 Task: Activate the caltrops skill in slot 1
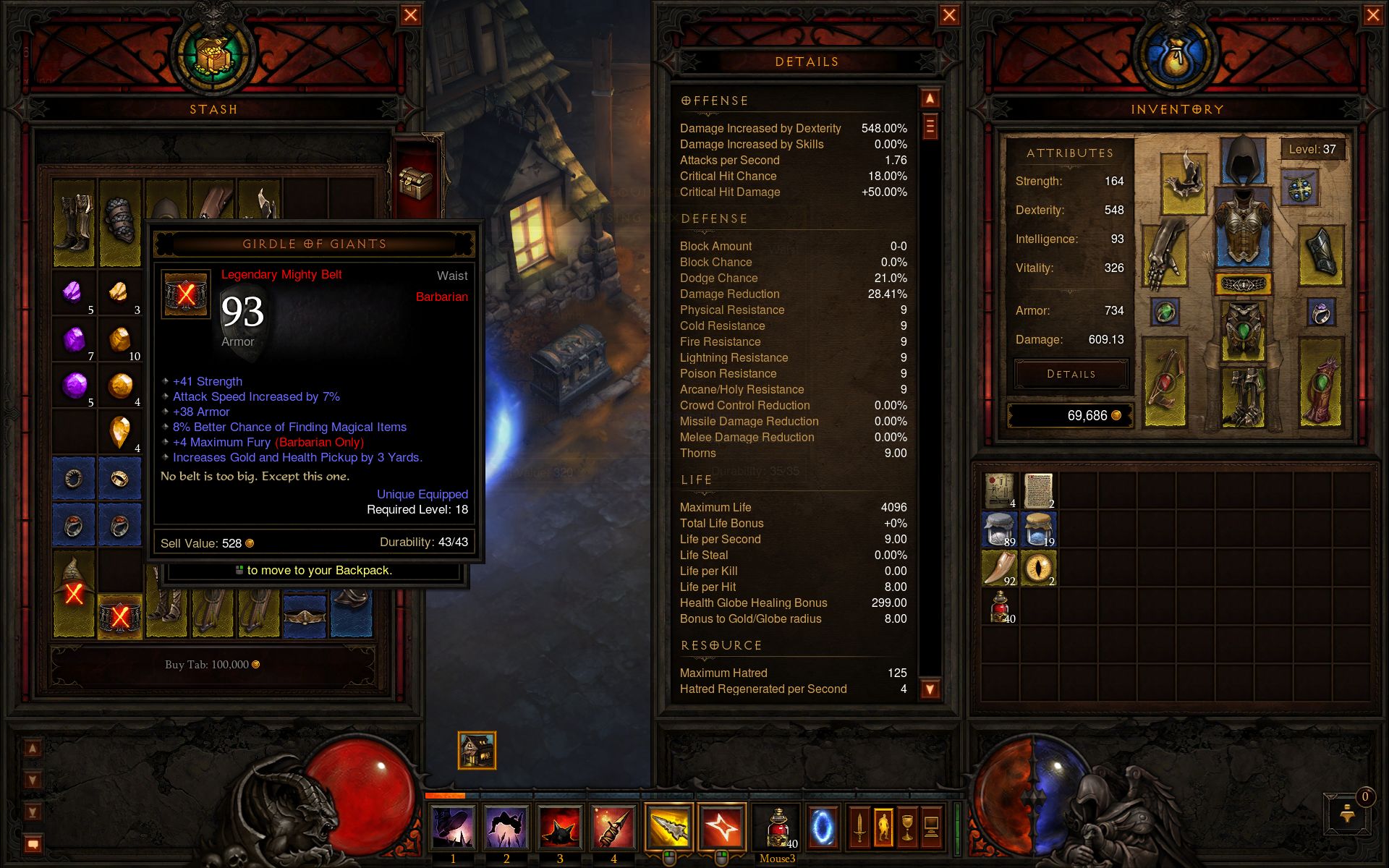(453, 827)
